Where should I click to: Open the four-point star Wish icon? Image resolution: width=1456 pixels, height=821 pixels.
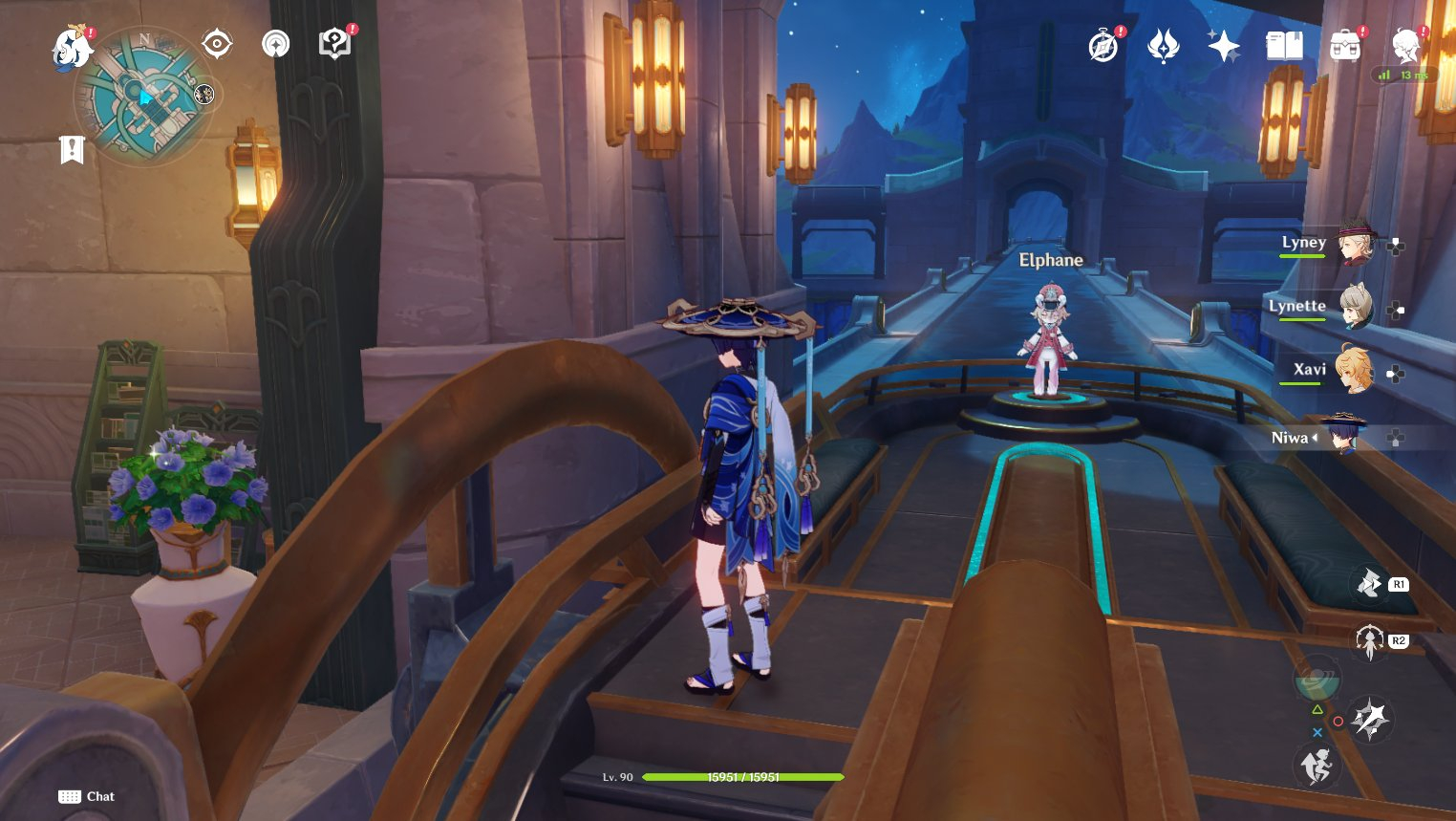tap(1223, 46)
